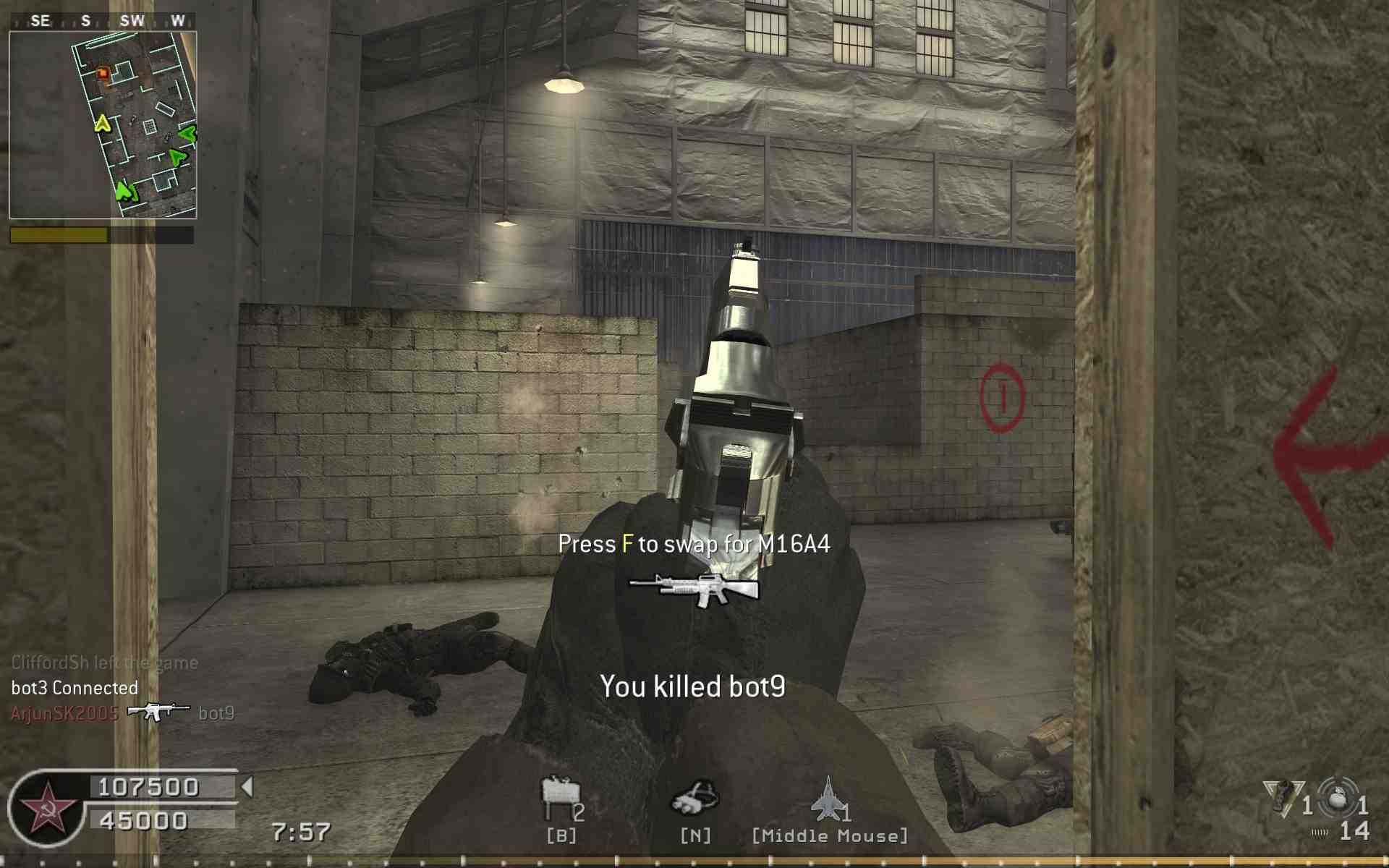This screenshot has height=868, width=1389.
Task: Call in the airstrike jet icon
Action: pyautogui.click(x=828, y=799)
